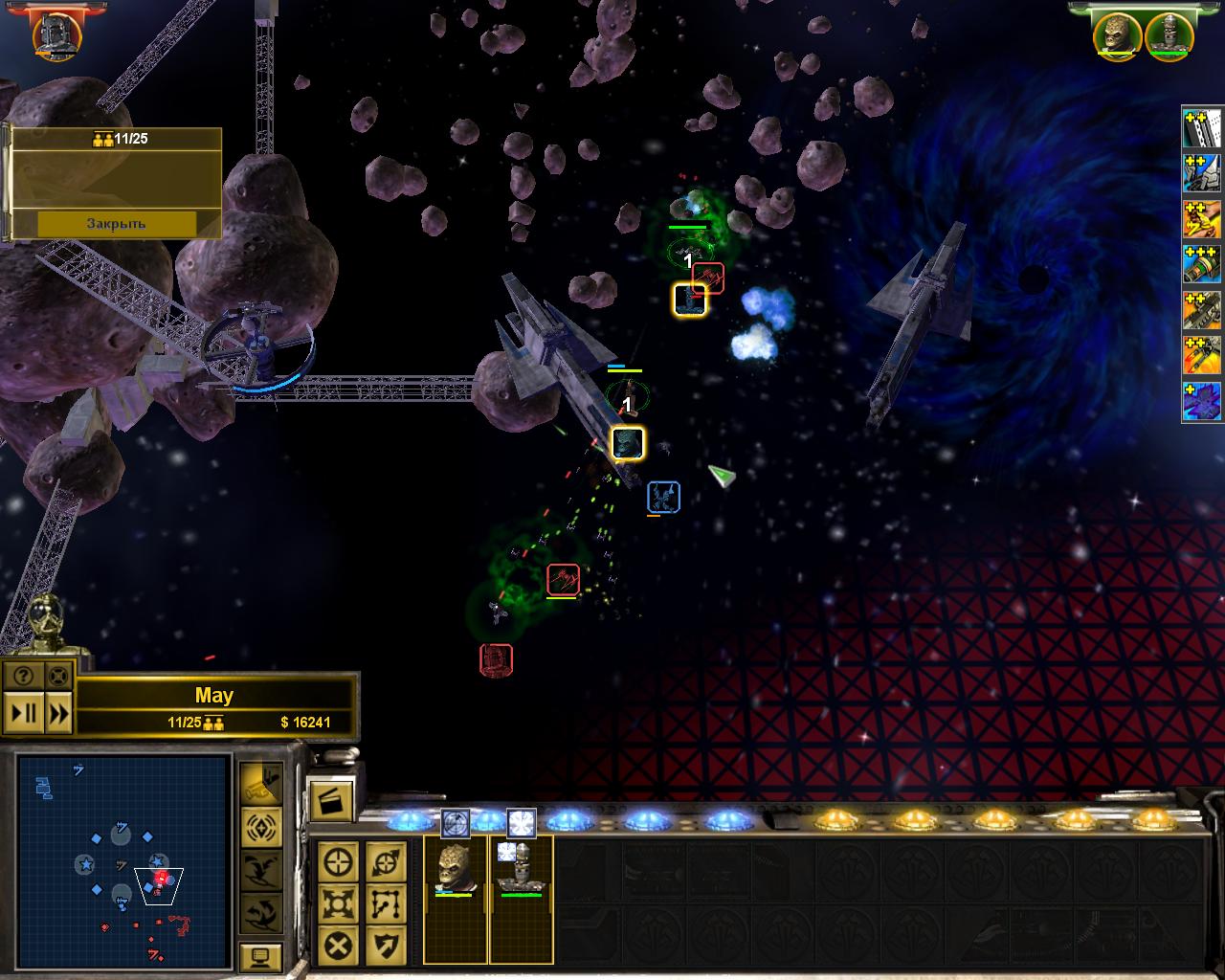Click the shield-with-arrow guard command

point(386,946)
